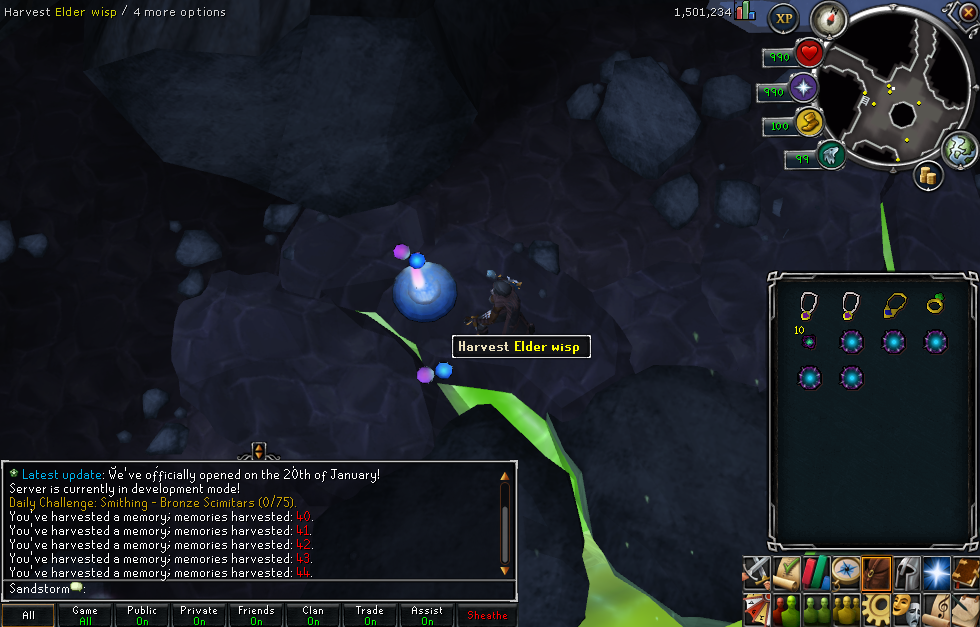Click the red Sheathe button
Viewport: 980px width, 627px height.
pyautogui.click(x=487, y=615)
